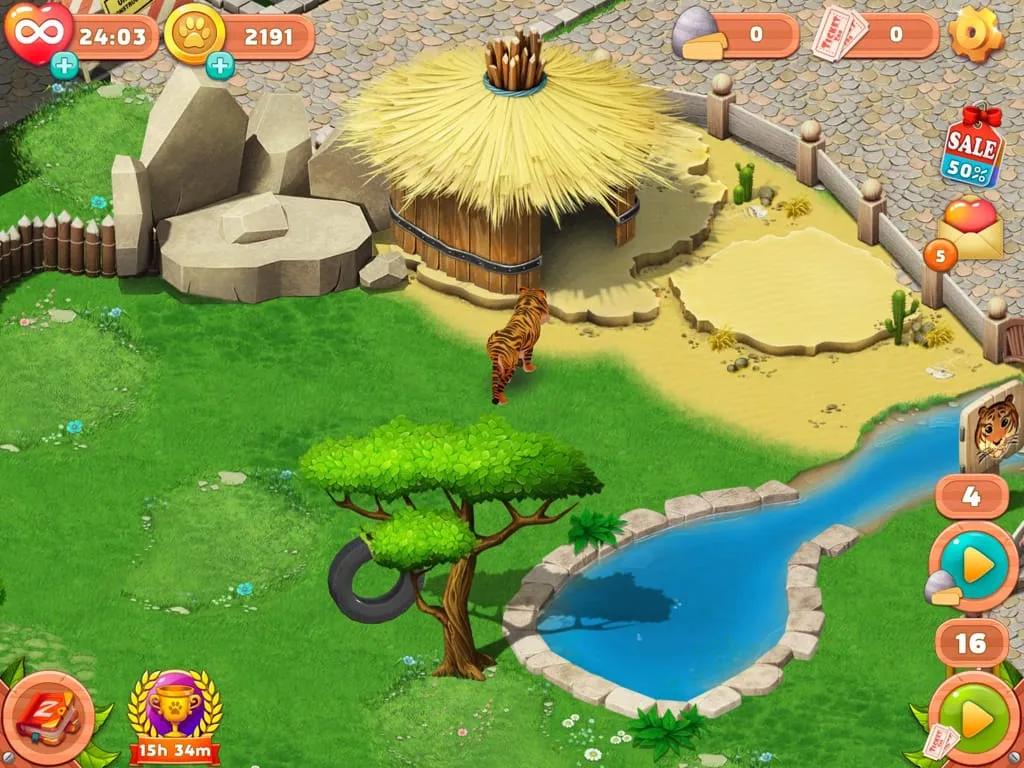Open the tickets counter
The image size is (1024, 768).
[x=874, y=35]
